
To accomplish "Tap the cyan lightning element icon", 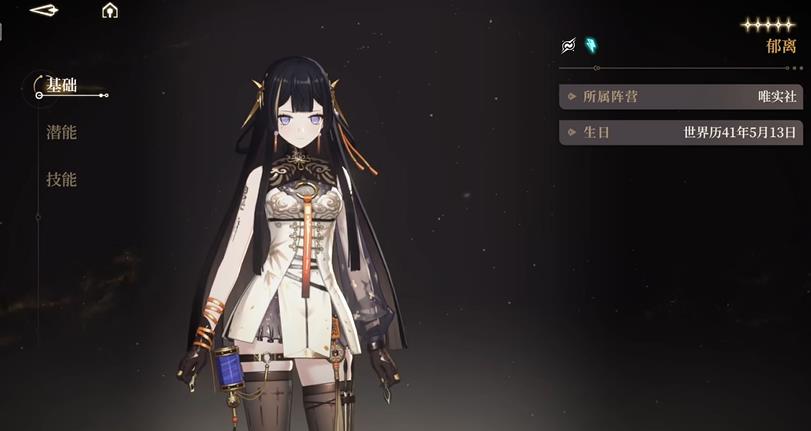I will tap(591, 45).
